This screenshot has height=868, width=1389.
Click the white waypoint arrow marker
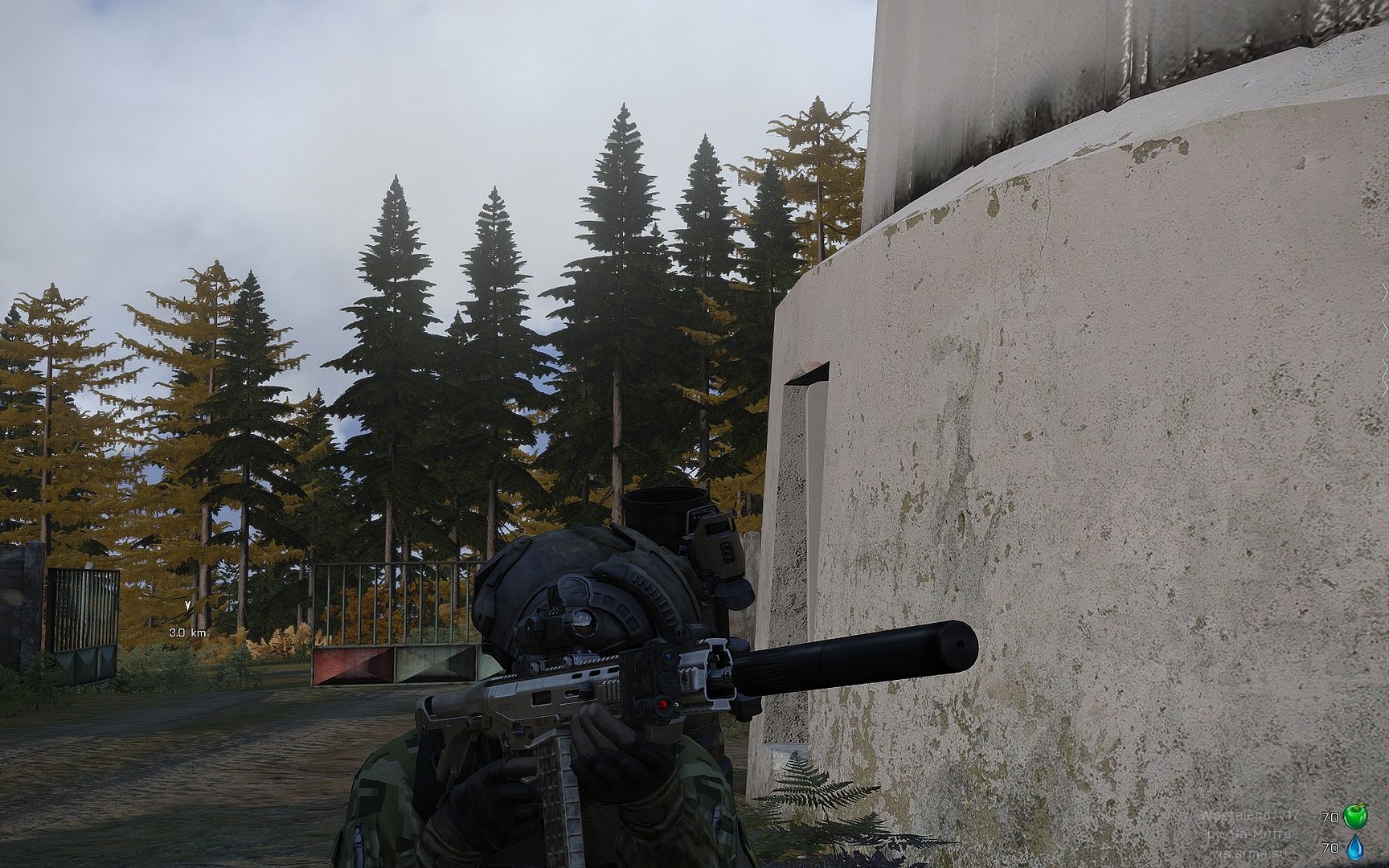pyautogui.click(x=187, y=604)
